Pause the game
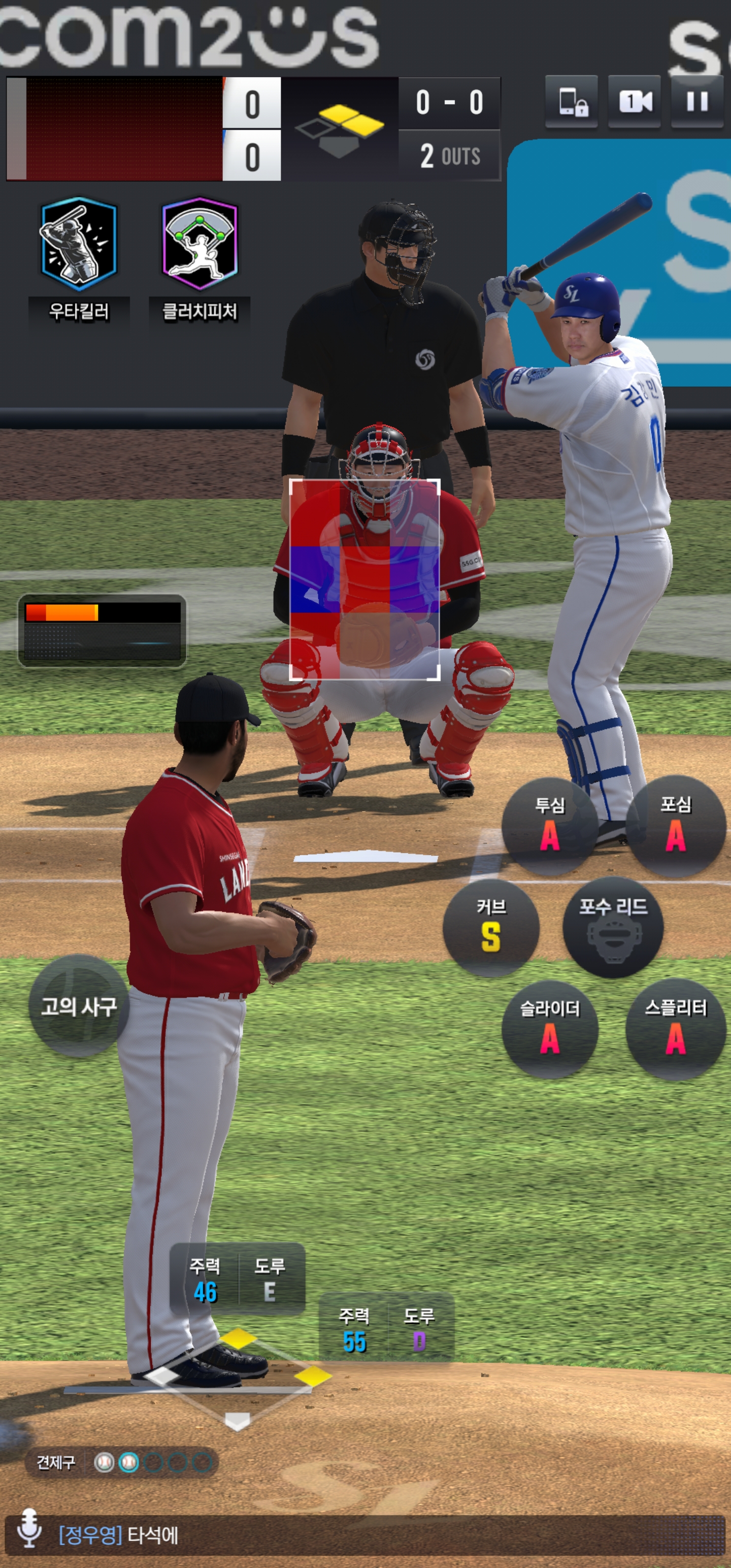Screen dimensions: 731x1568 pos(697,102)
